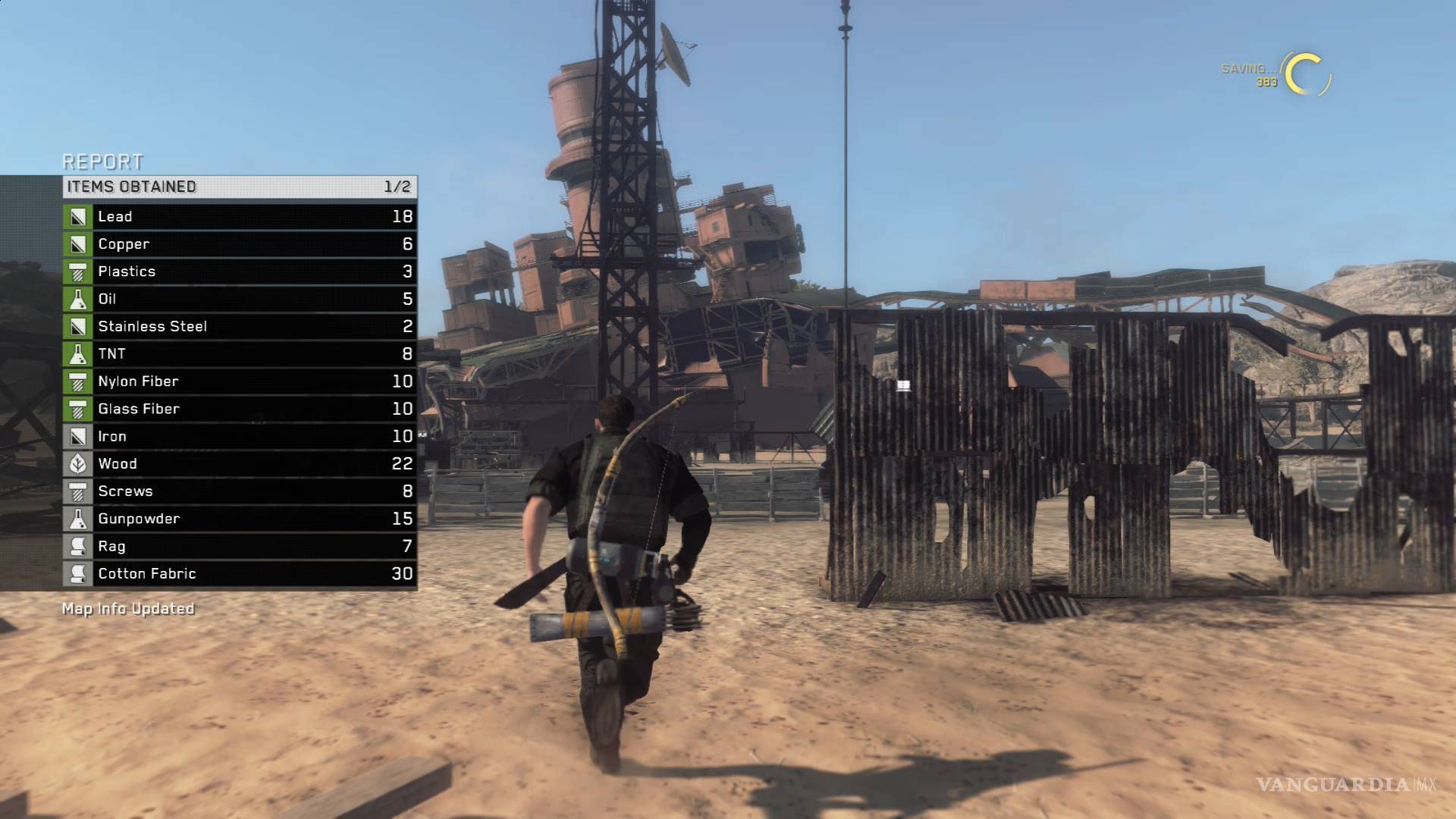Select the Copper ingot icon
The width and height of the screenshot is (1456, 819).
[x=78, y=243]
